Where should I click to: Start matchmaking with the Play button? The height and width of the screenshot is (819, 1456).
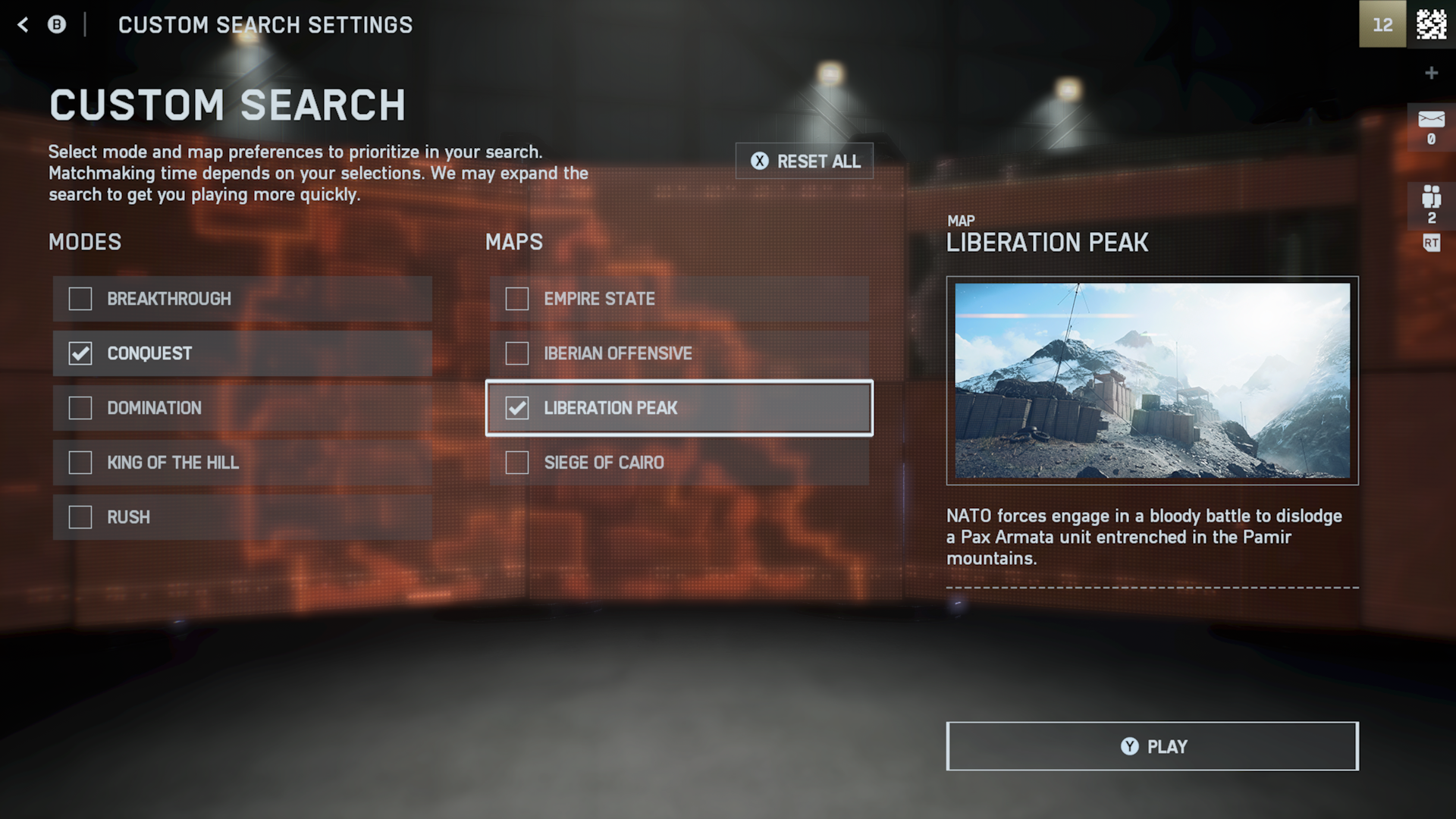click(x=1152, y=746)
